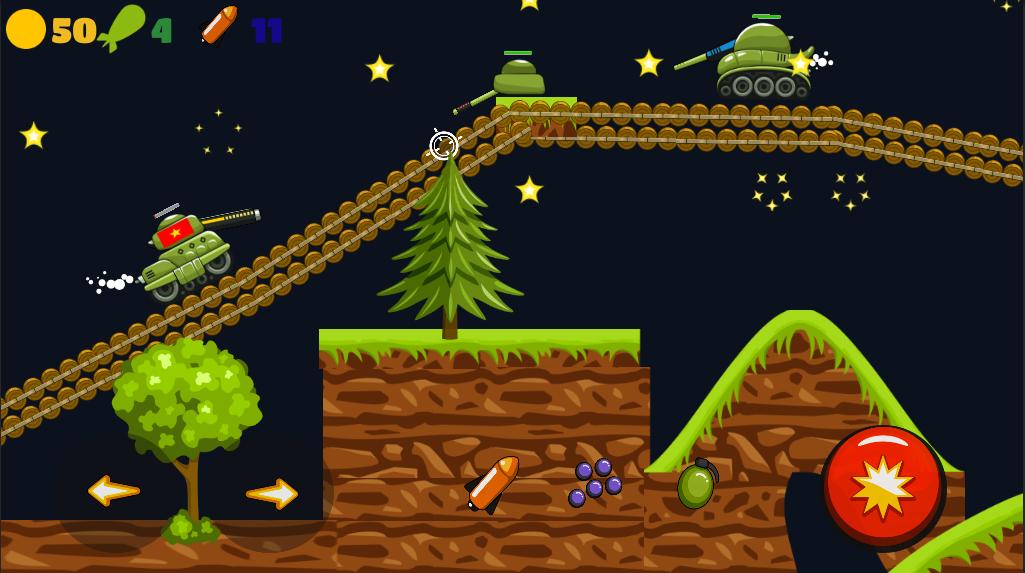Choose the purple cluster bomb weapon

click(x=595, y=482)
